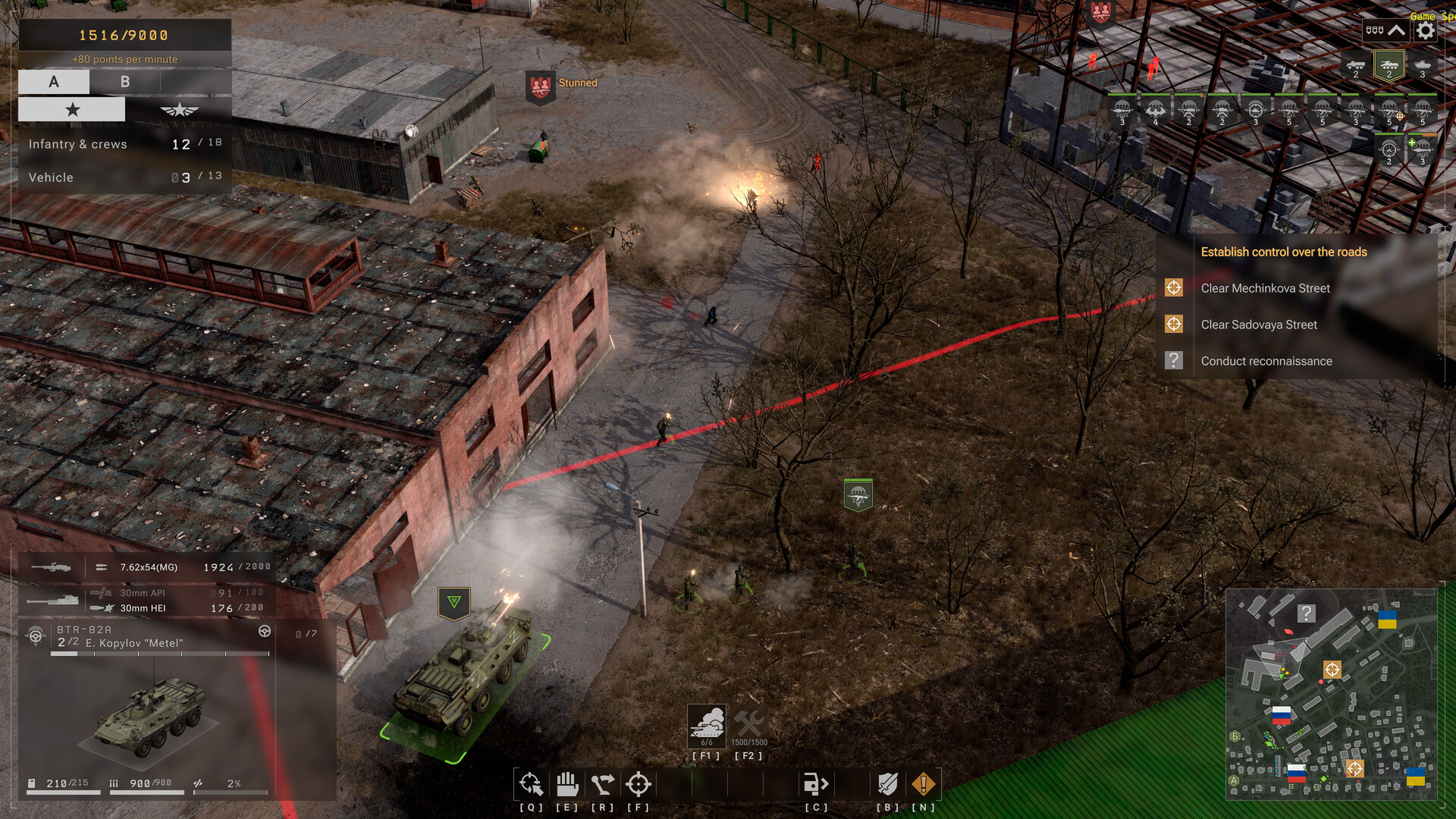Click the Clear Mechinkova Street objective
The height and width of the screenshot is (819, 1456).
click(1267, 288)
